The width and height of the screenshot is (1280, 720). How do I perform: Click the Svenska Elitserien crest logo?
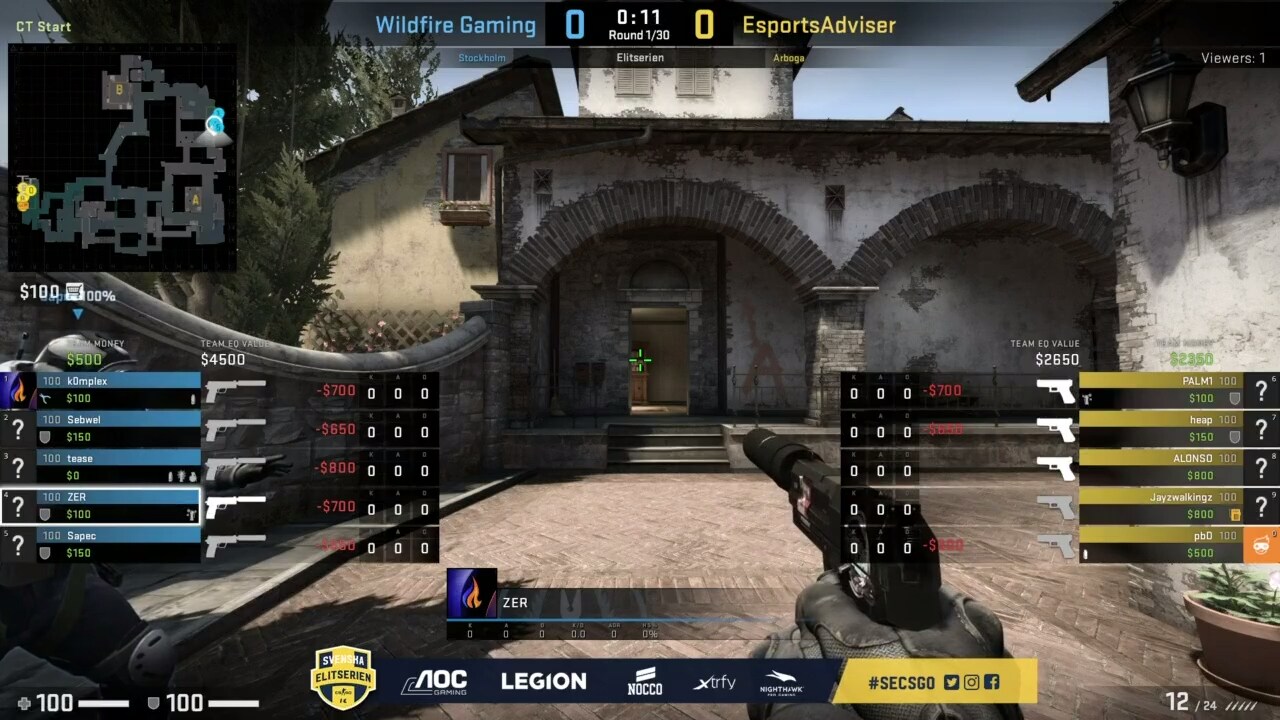click(x=343, y=680)
